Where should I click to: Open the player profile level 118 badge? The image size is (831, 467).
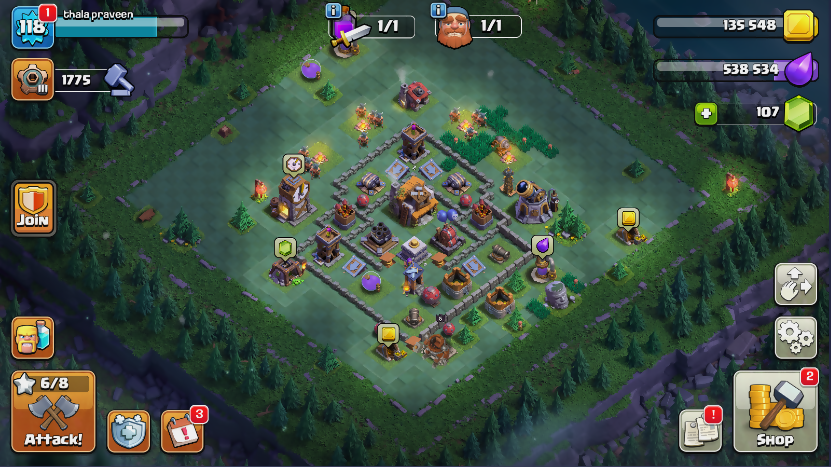31,27
